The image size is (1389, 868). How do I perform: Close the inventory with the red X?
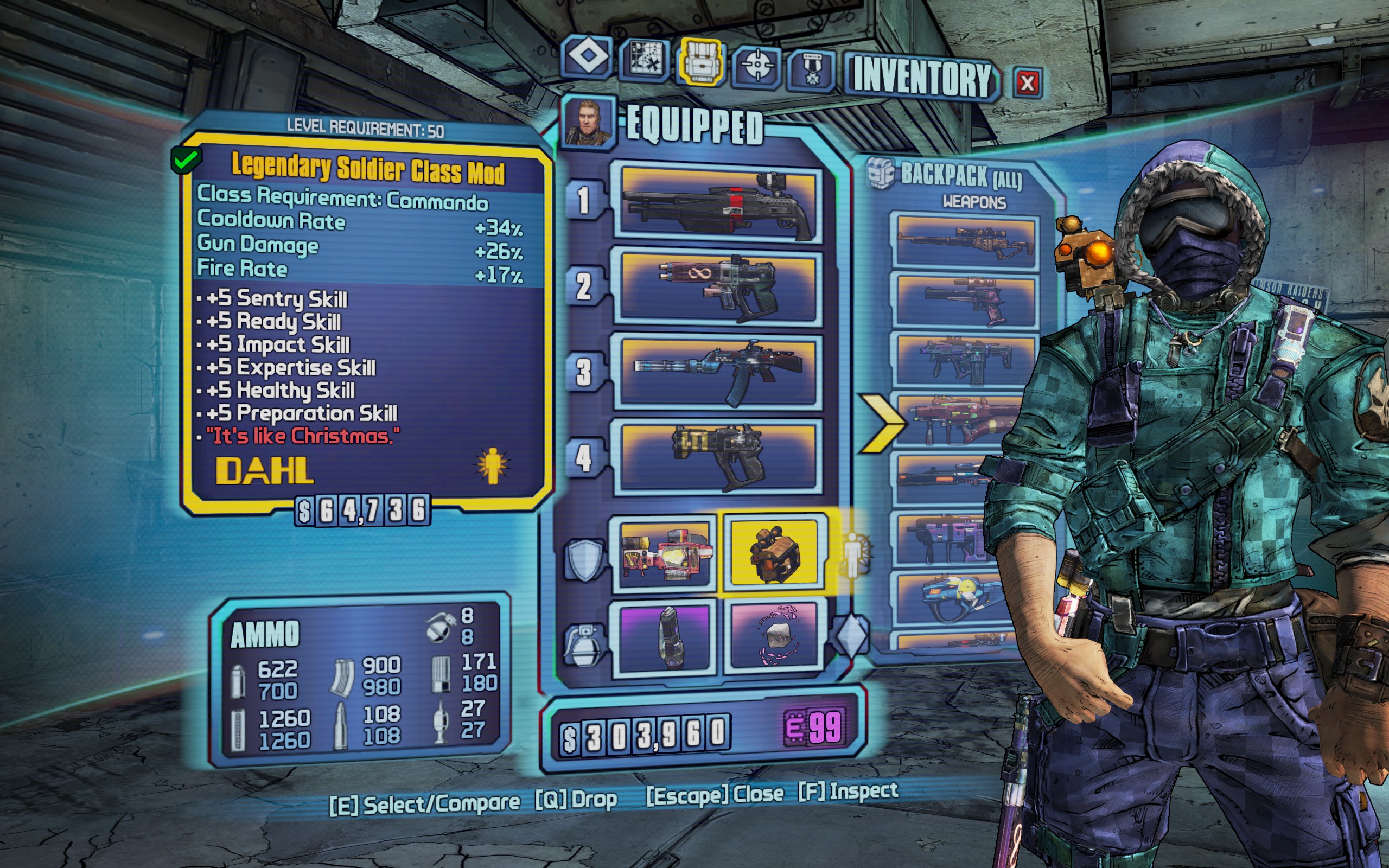click(x=1027, y=84)
